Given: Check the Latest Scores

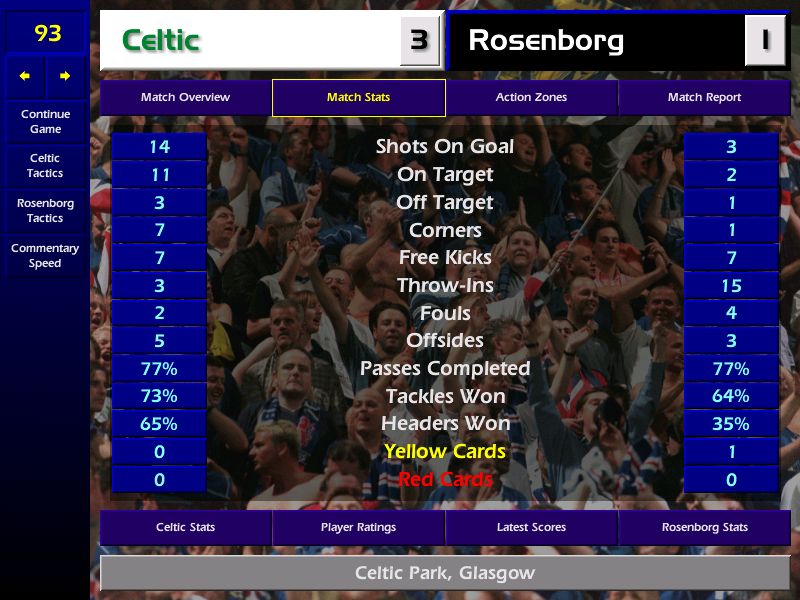Looking at the screenshot, I should point(531,527).
